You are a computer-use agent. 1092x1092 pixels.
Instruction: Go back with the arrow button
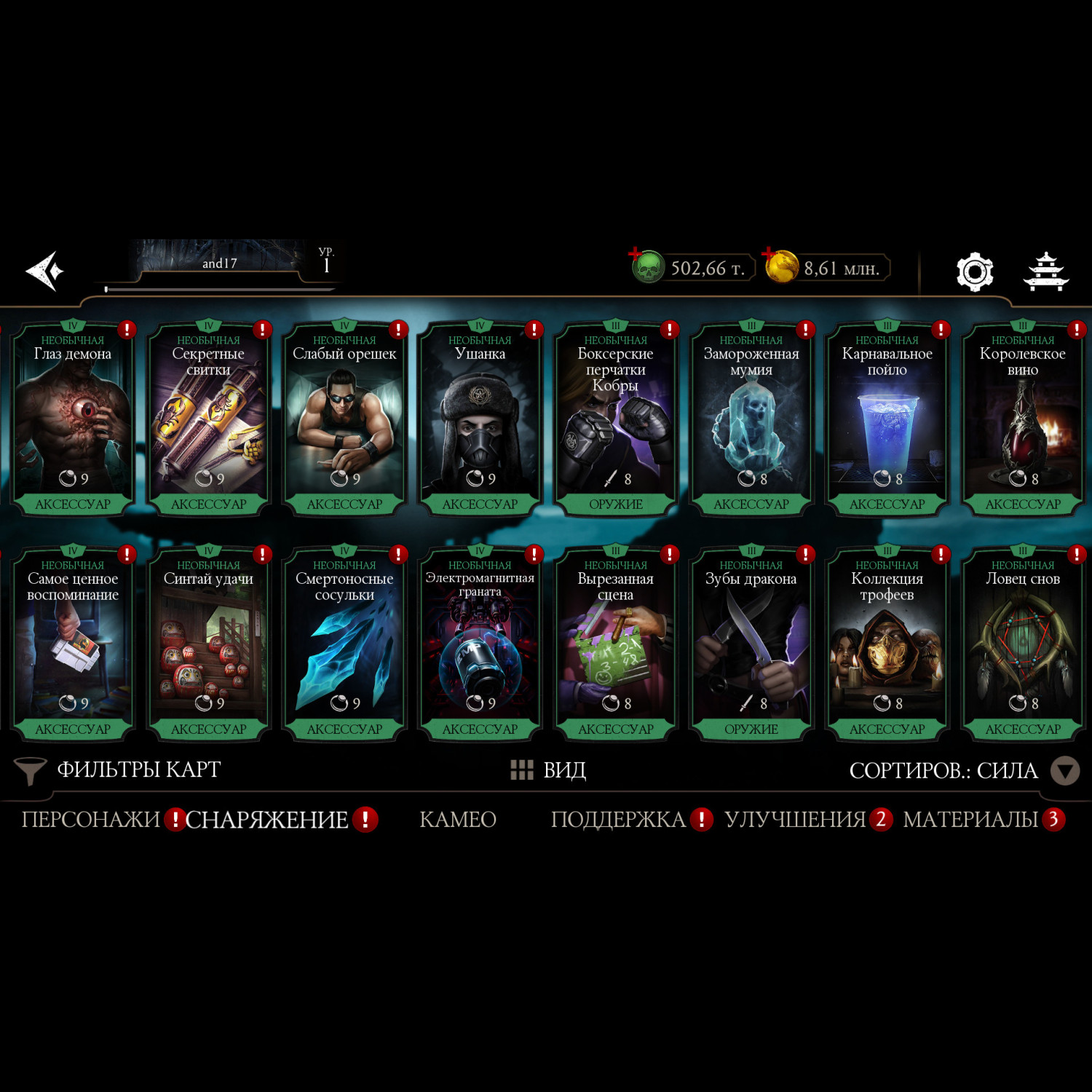click(45, 271)
